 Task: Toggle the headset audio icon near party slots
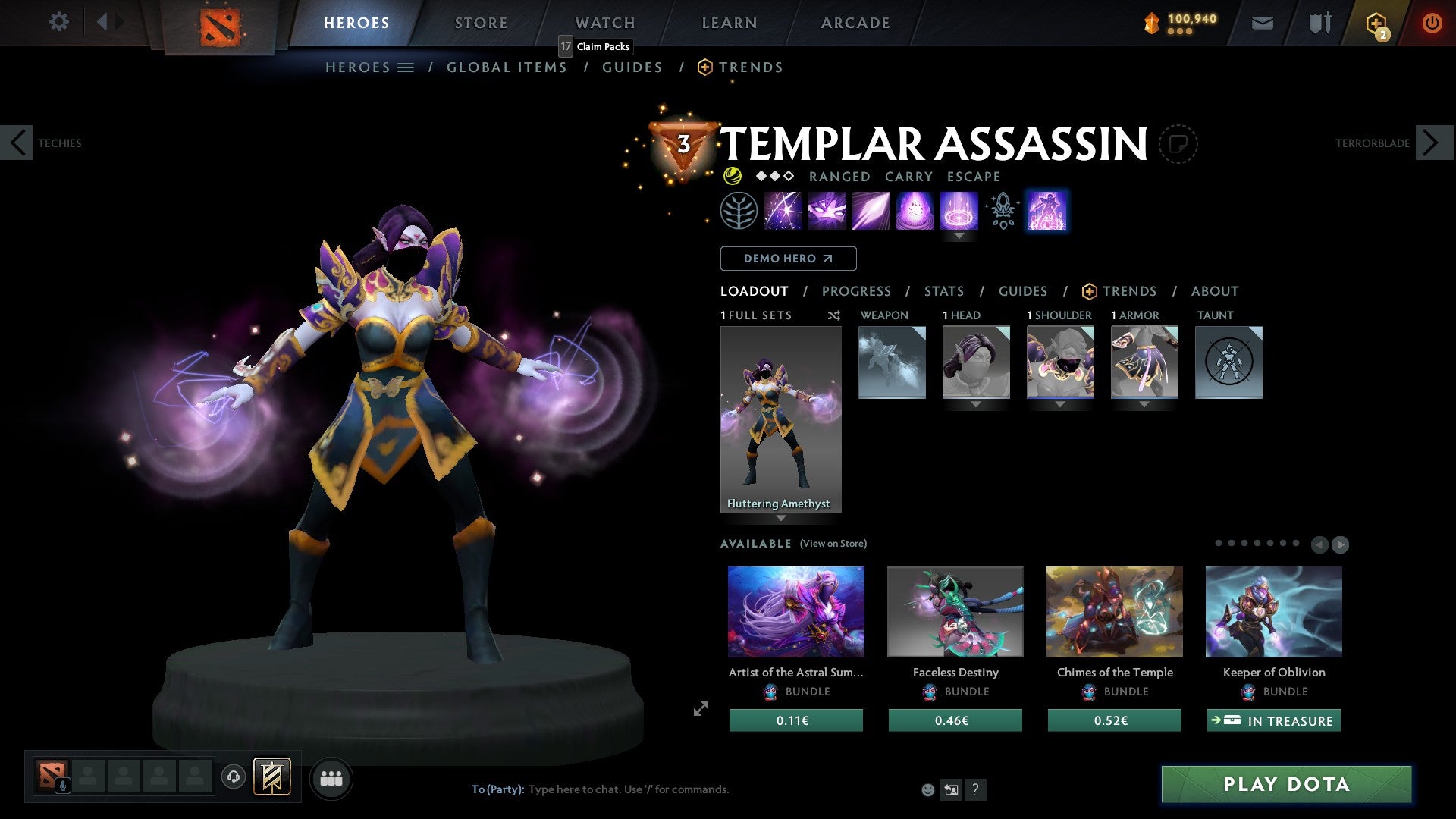pos(234,777)
